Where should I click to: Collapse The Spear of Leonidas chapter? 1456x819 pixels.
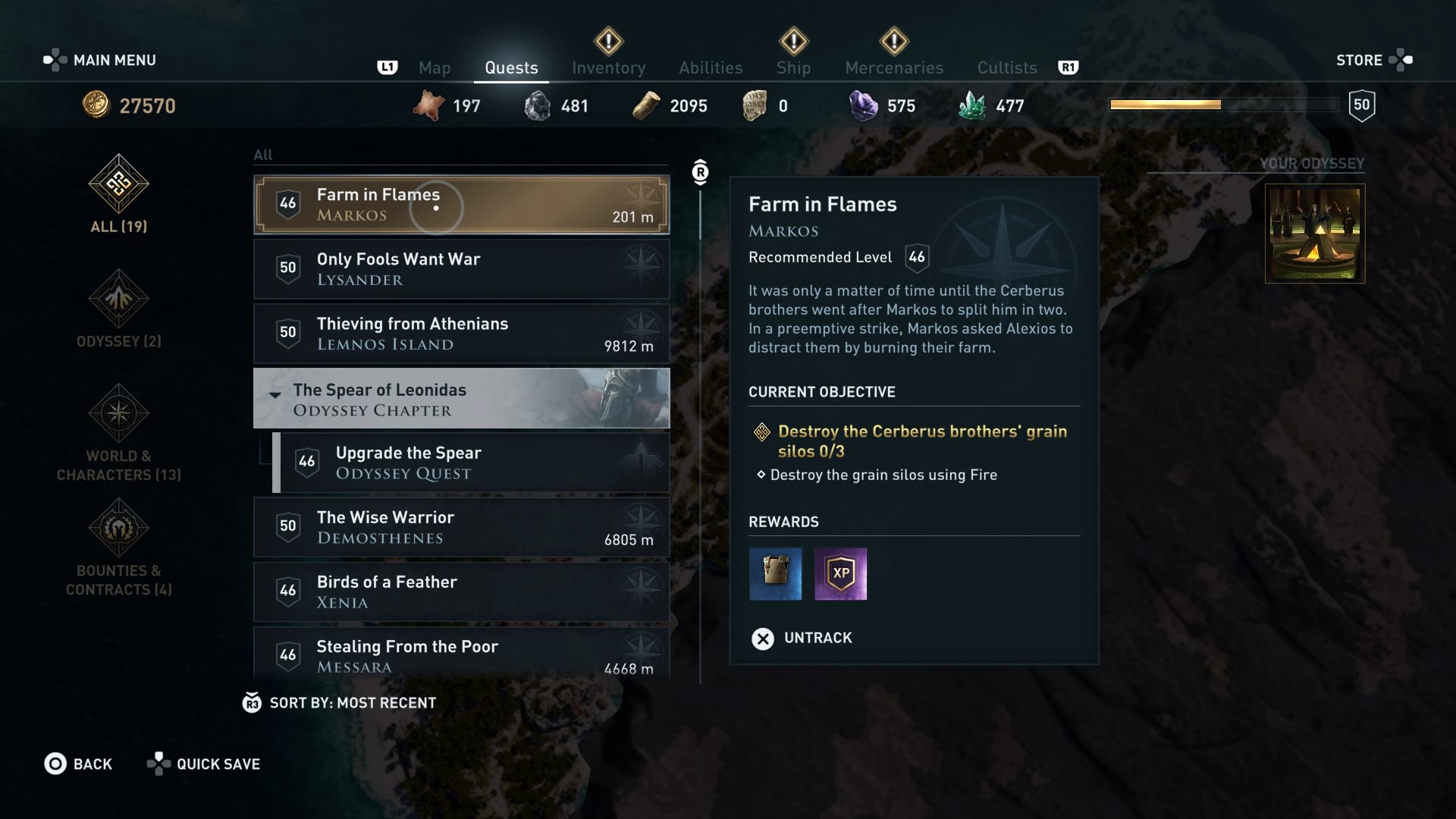click(x=275, y=395)
